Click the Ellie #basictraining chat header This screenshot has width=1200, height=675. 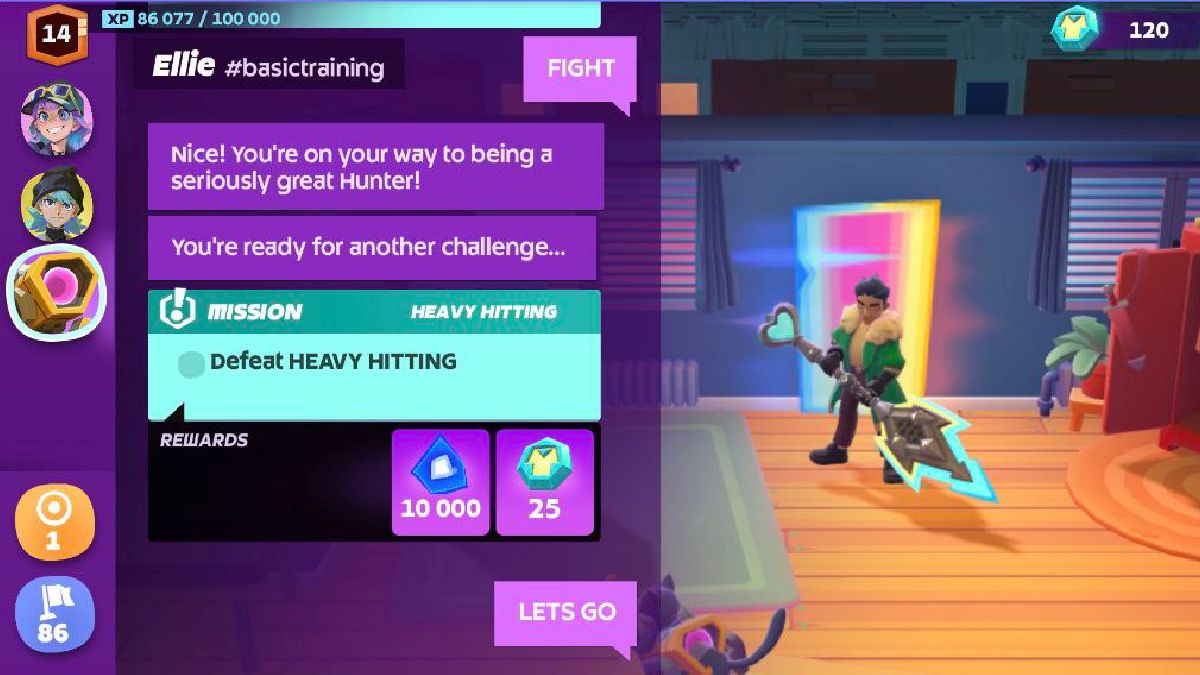tap(268, 67)
